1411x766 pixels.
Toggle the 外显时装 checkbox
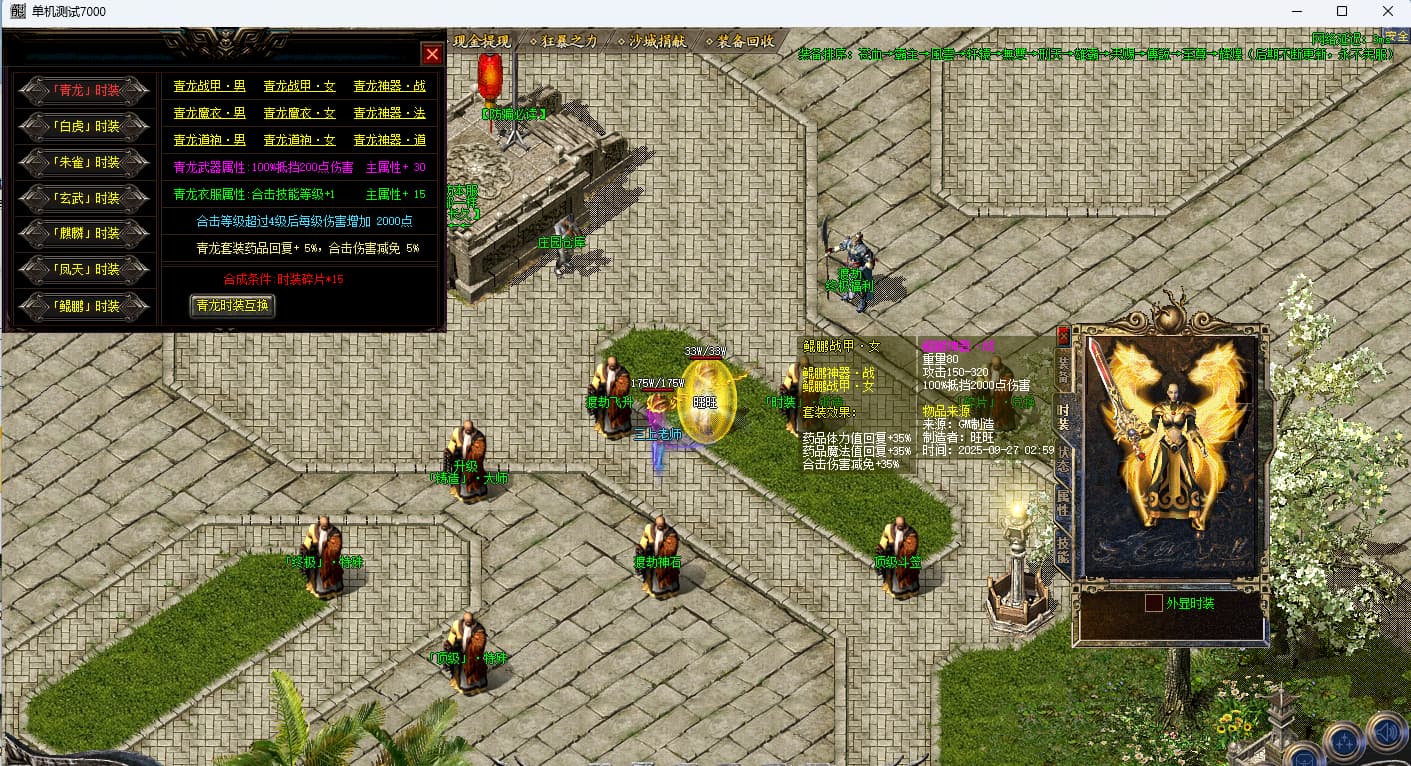(x=1154, y=604)
